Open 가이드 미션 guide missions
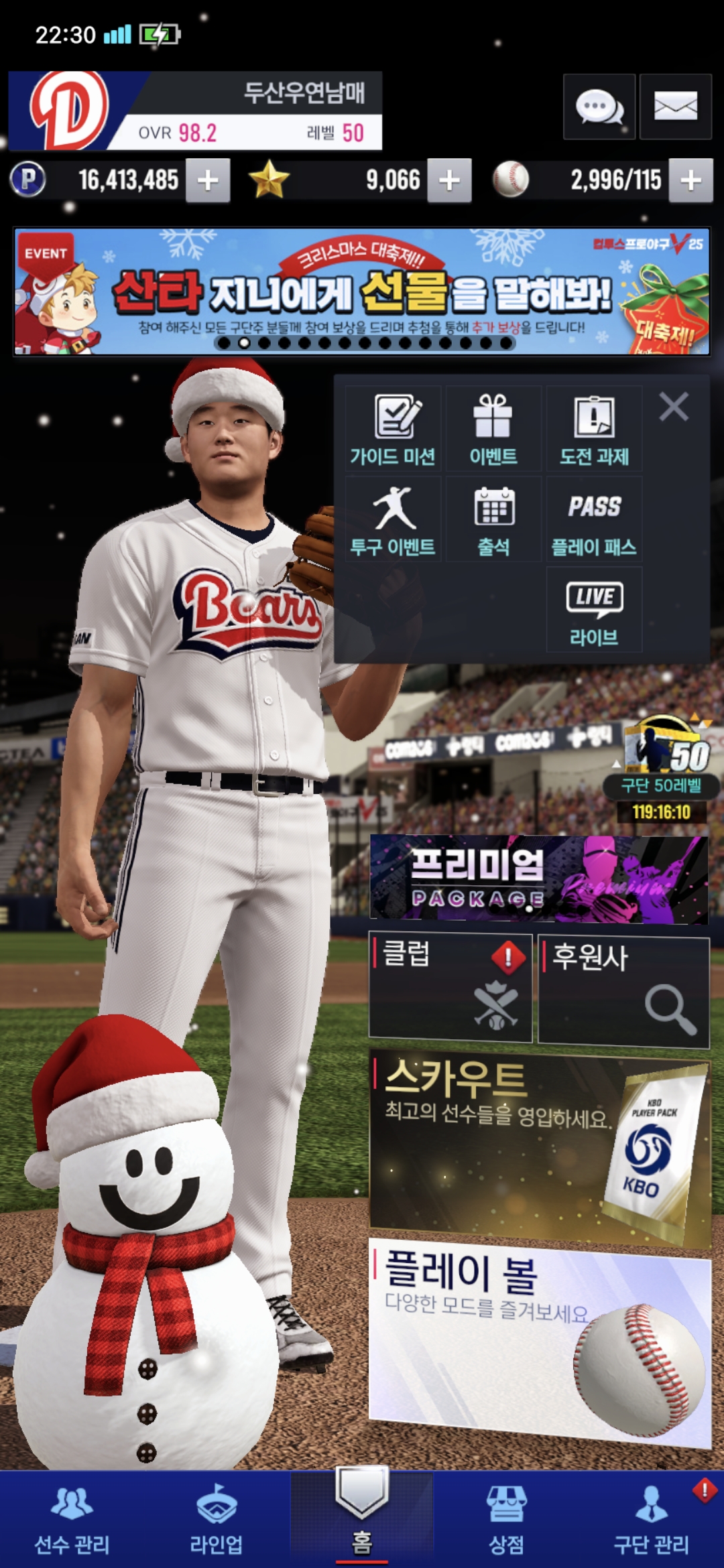The width and height of the screenshot is (724, 1568). tap(394, 429)
